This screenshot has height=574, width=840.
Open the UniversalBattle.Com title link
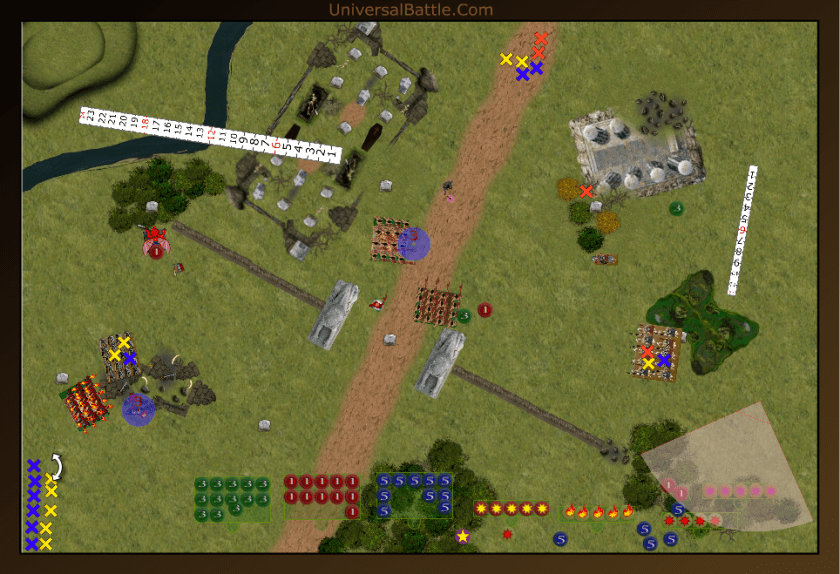click(x=410, y=10)
